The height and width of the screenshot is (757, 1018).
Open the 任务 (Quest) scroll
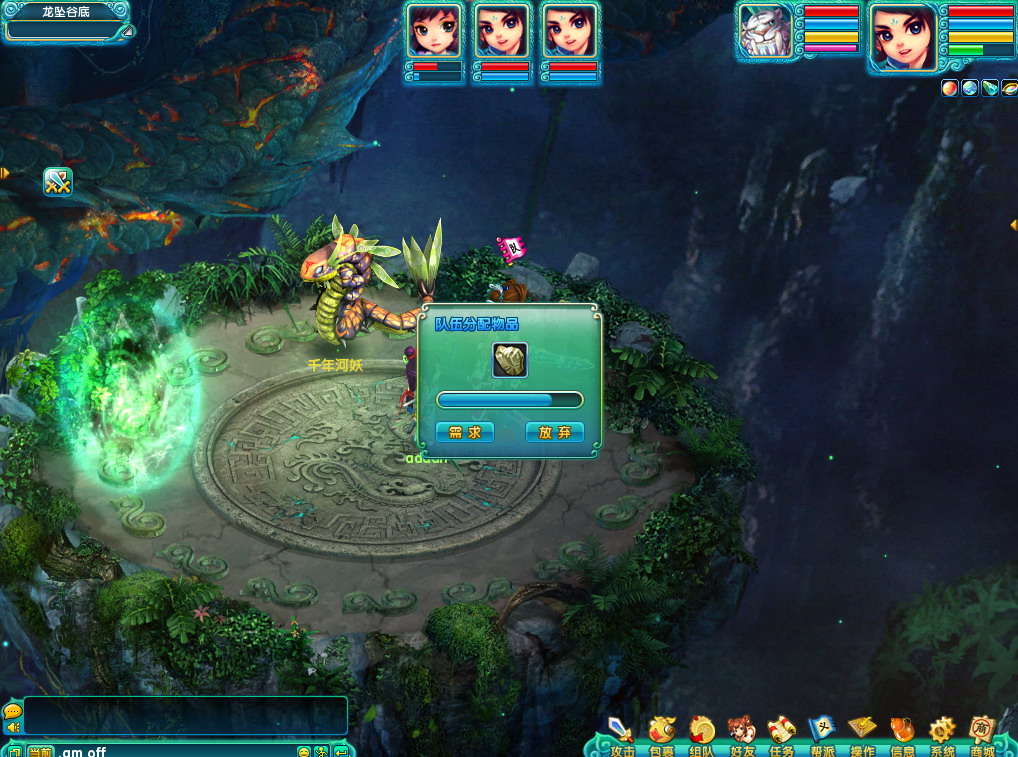(781, 733)
